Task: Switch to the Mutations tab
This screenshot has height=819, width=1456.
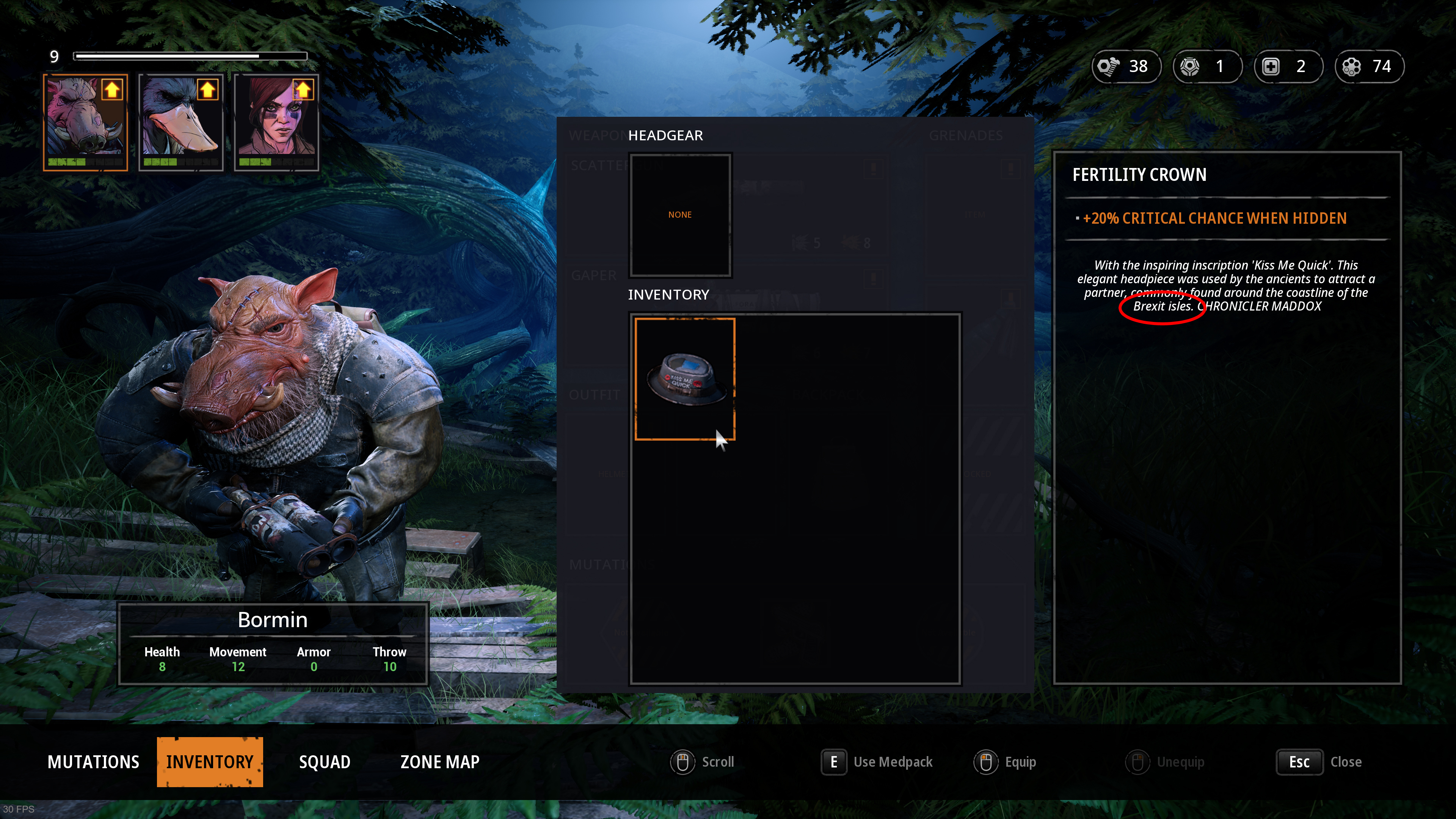Action: (x=93, y=762)
